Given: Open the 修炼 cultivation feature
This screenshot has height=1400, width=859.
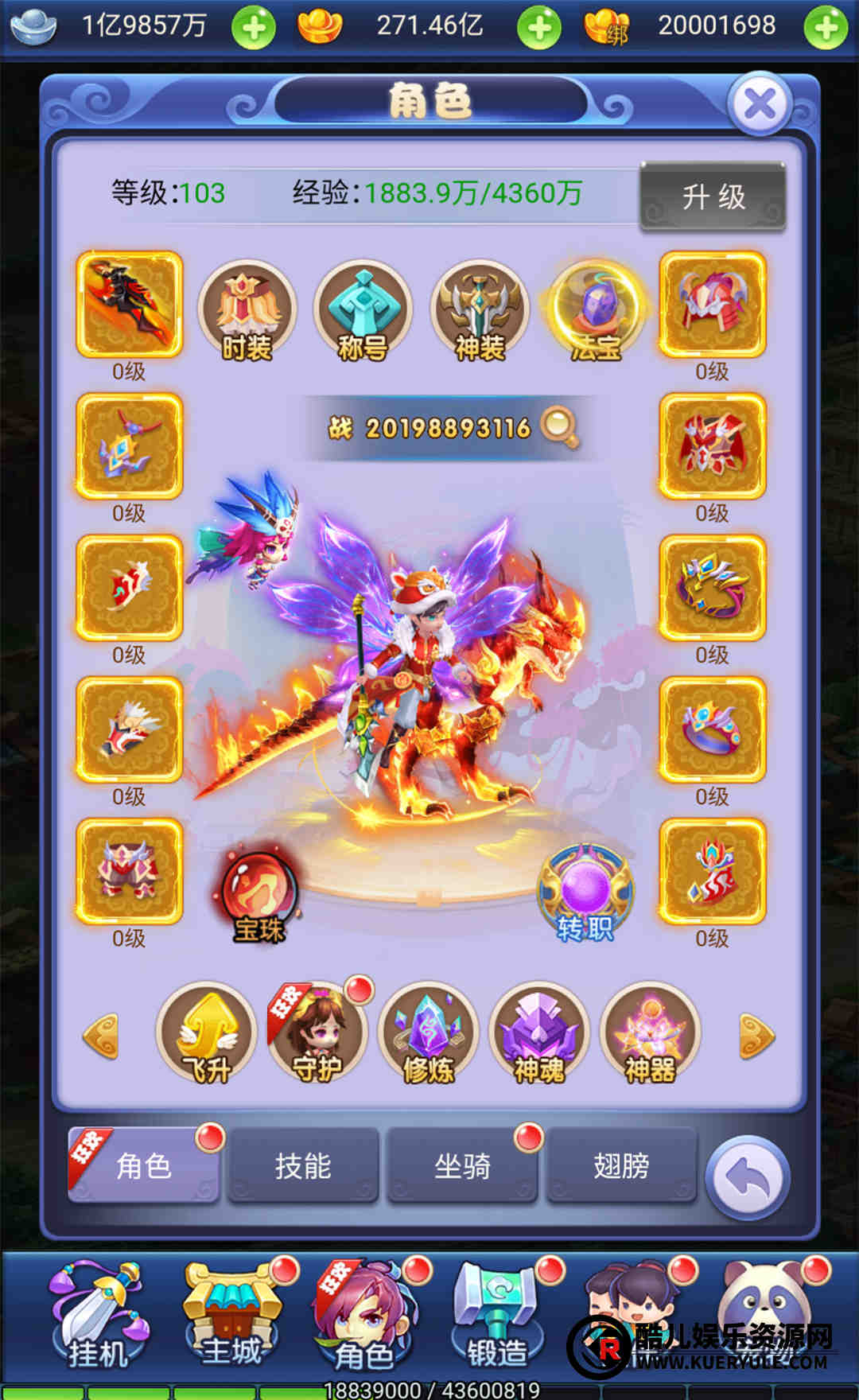Looking at the screenshot, I should point(429,1034).
